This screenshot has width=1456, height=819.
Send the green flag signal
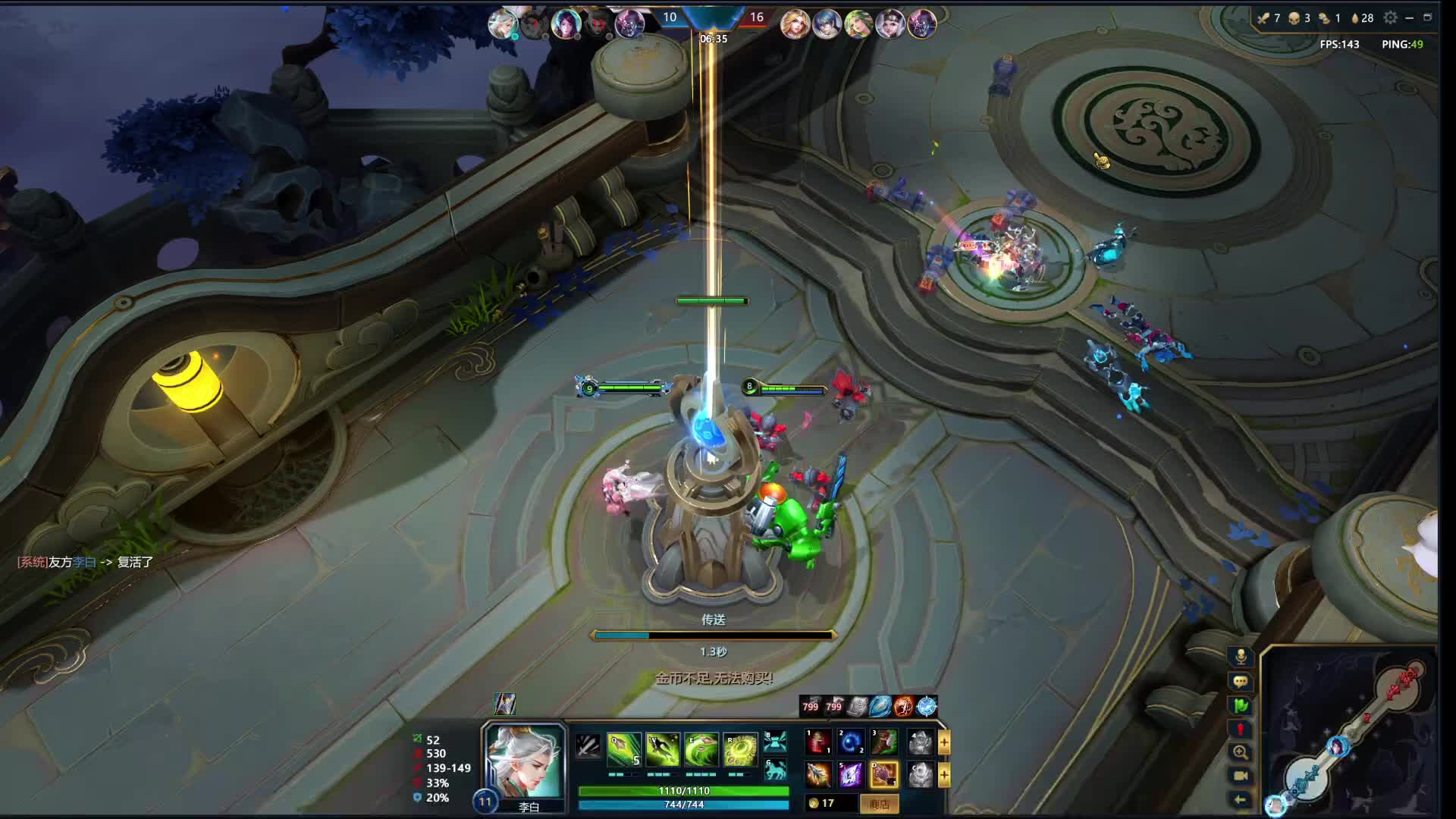point(1241,705)
